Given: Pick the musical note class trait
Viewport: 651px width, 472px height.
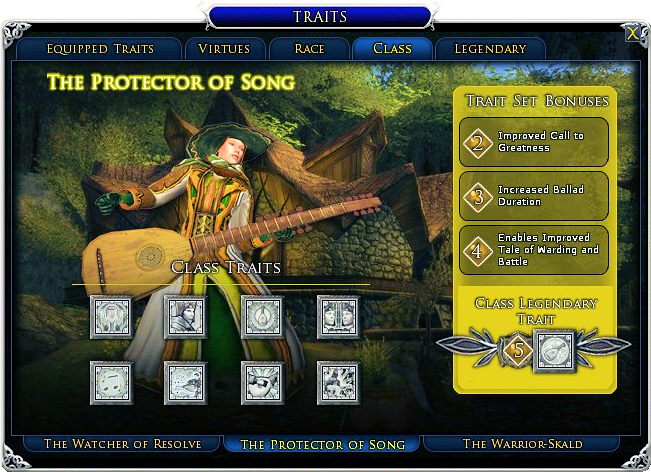Looking at the screenshot, I should (x=109, y=382).
